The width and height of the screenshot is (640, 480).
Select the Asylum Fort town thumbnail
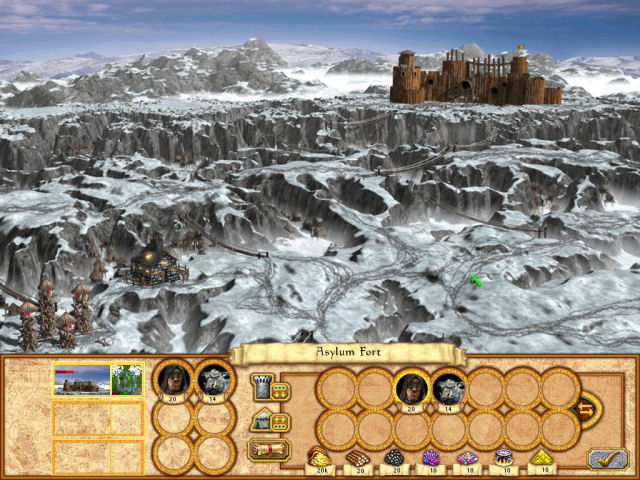point(80,379)
